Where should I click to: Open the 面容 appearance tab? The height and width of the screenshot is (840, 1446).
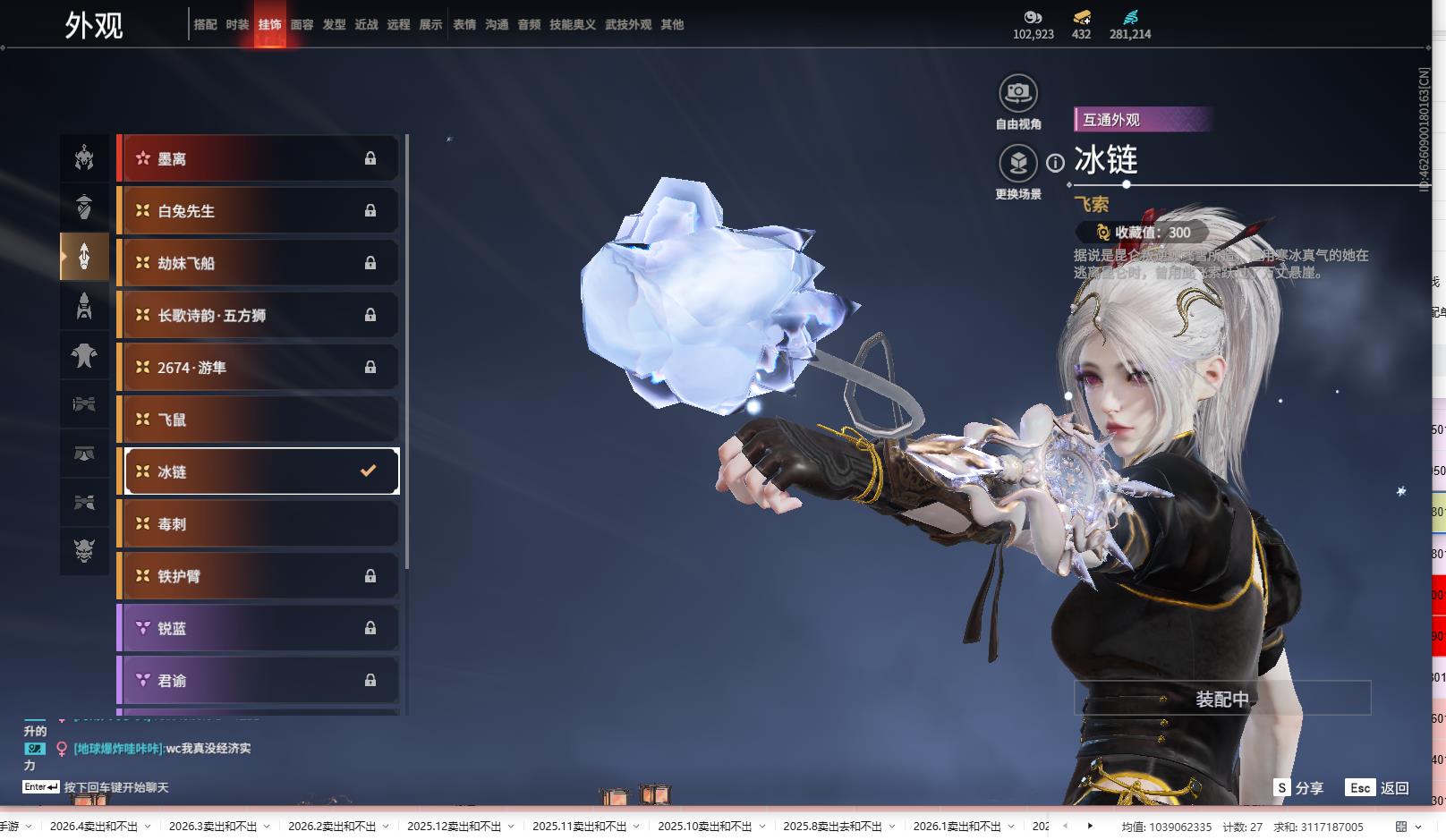click(x=302, y=25)
